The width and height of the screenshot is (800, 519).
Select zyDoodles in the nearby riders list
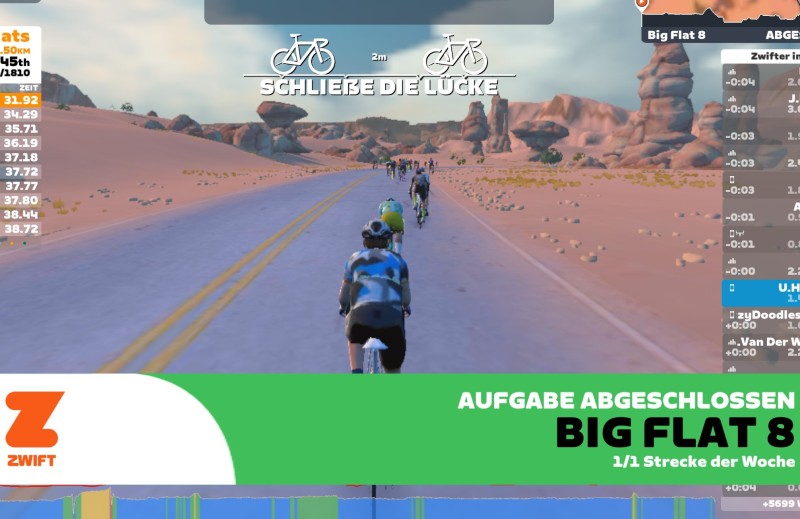tap(762, 318)
